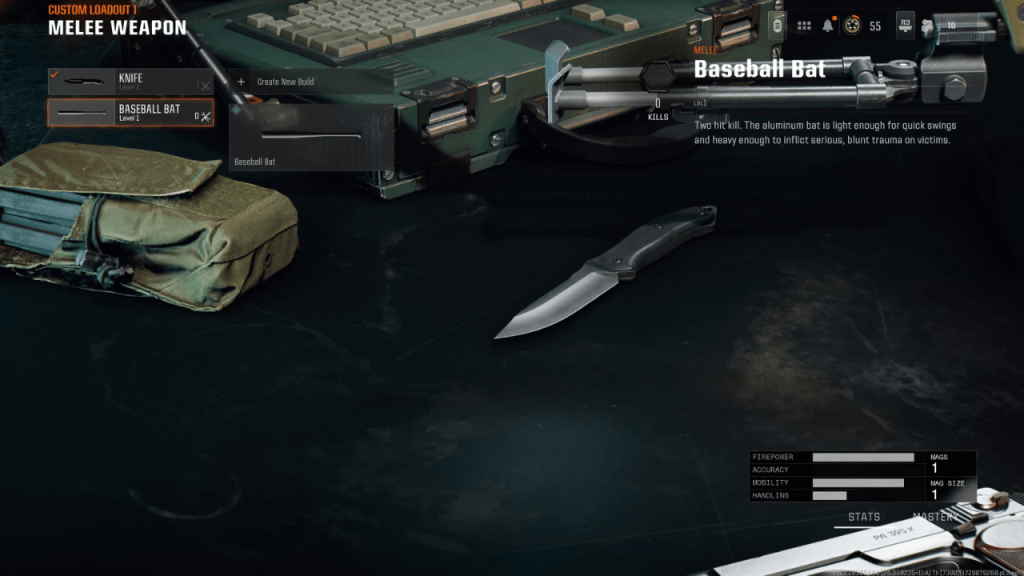
Task: Open the grid menu icon
Action: coord(803,25)
